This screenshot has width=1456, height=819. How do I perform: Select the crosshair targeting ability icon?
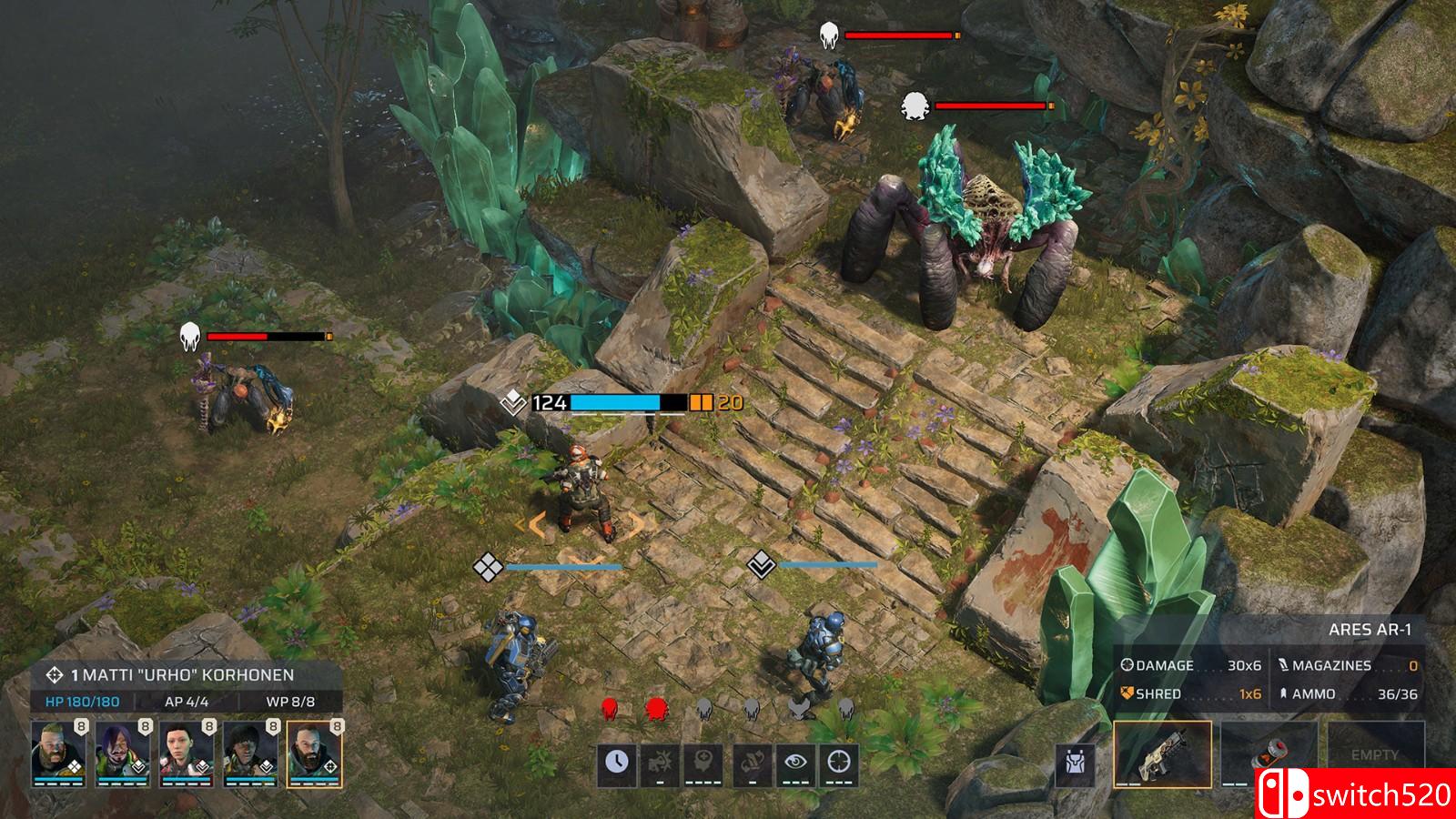pyautogui.click(x=839, y=761)
